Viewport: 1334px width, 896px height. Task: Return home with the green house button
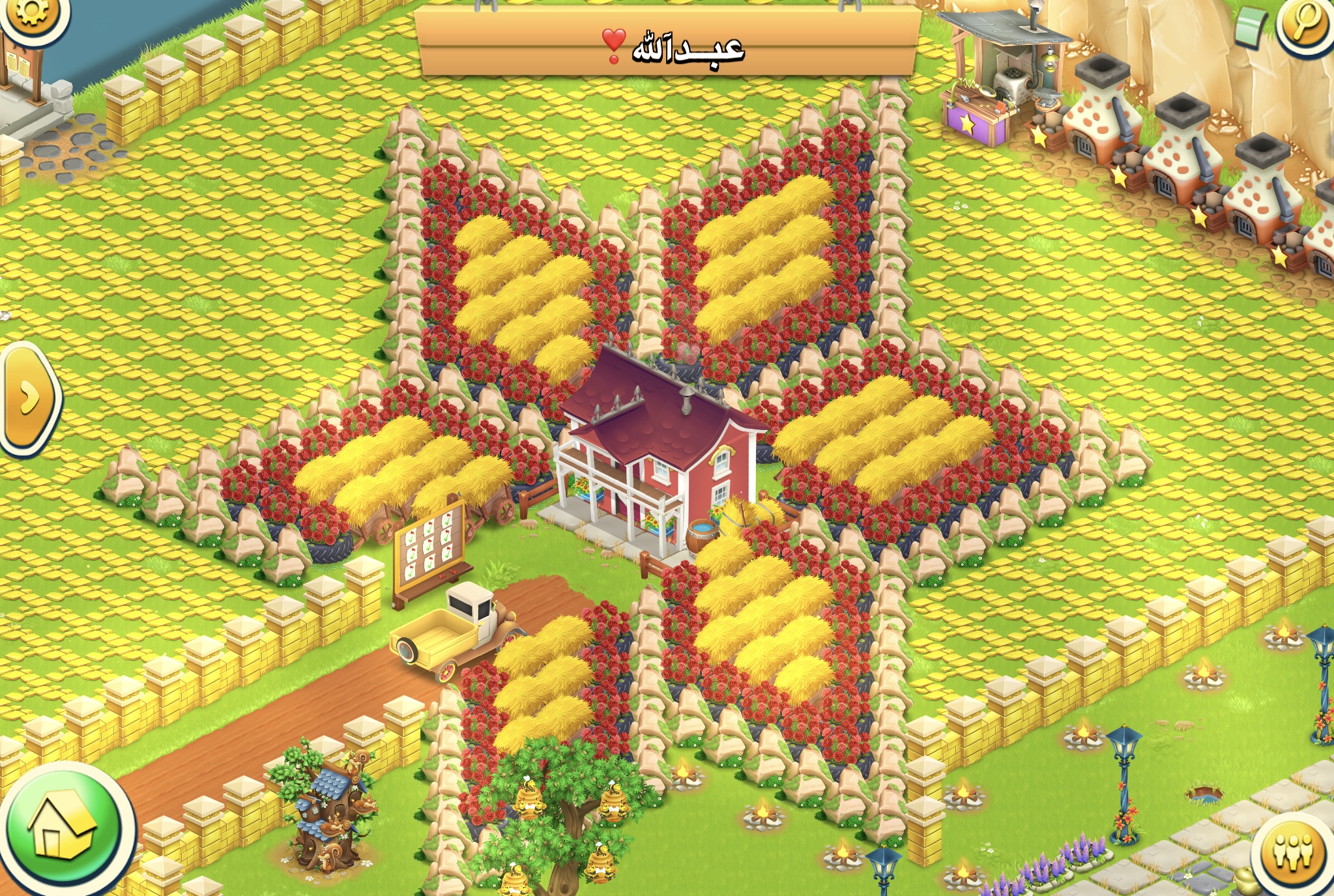pos(63,830)
